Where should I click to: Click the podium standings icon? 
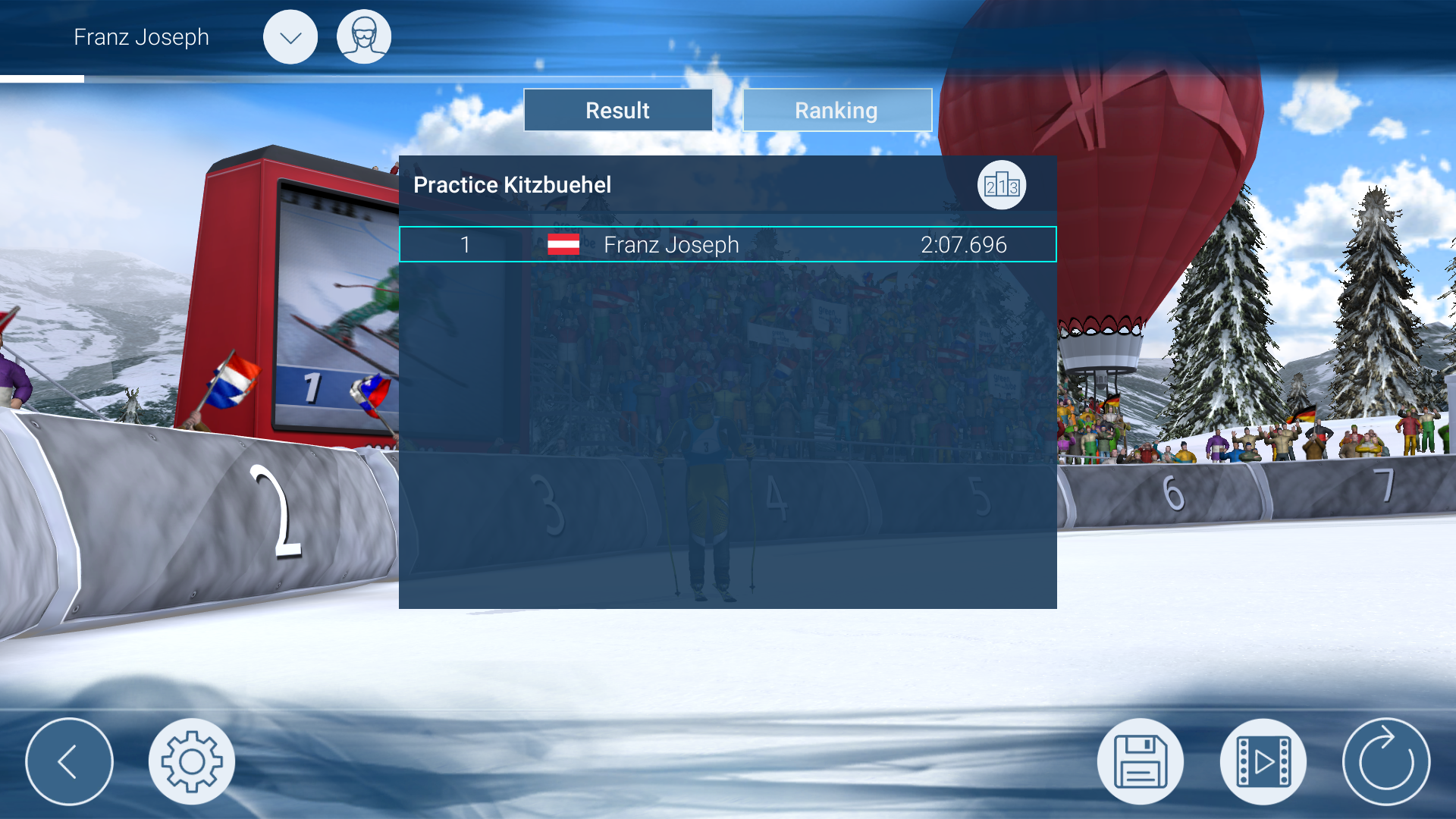[1001, 185]
